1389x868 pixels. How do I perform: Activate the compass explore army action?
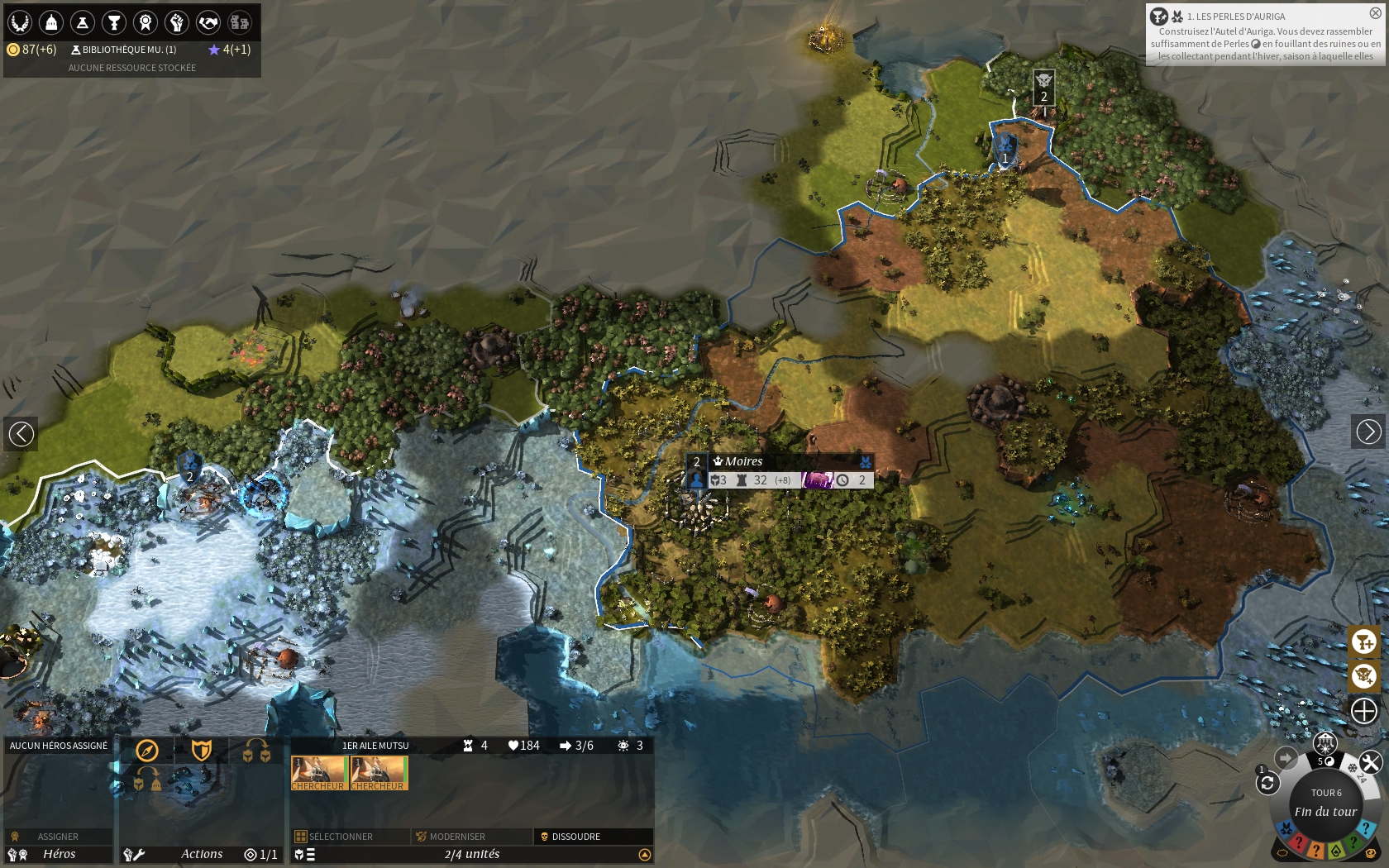[147, 751]
